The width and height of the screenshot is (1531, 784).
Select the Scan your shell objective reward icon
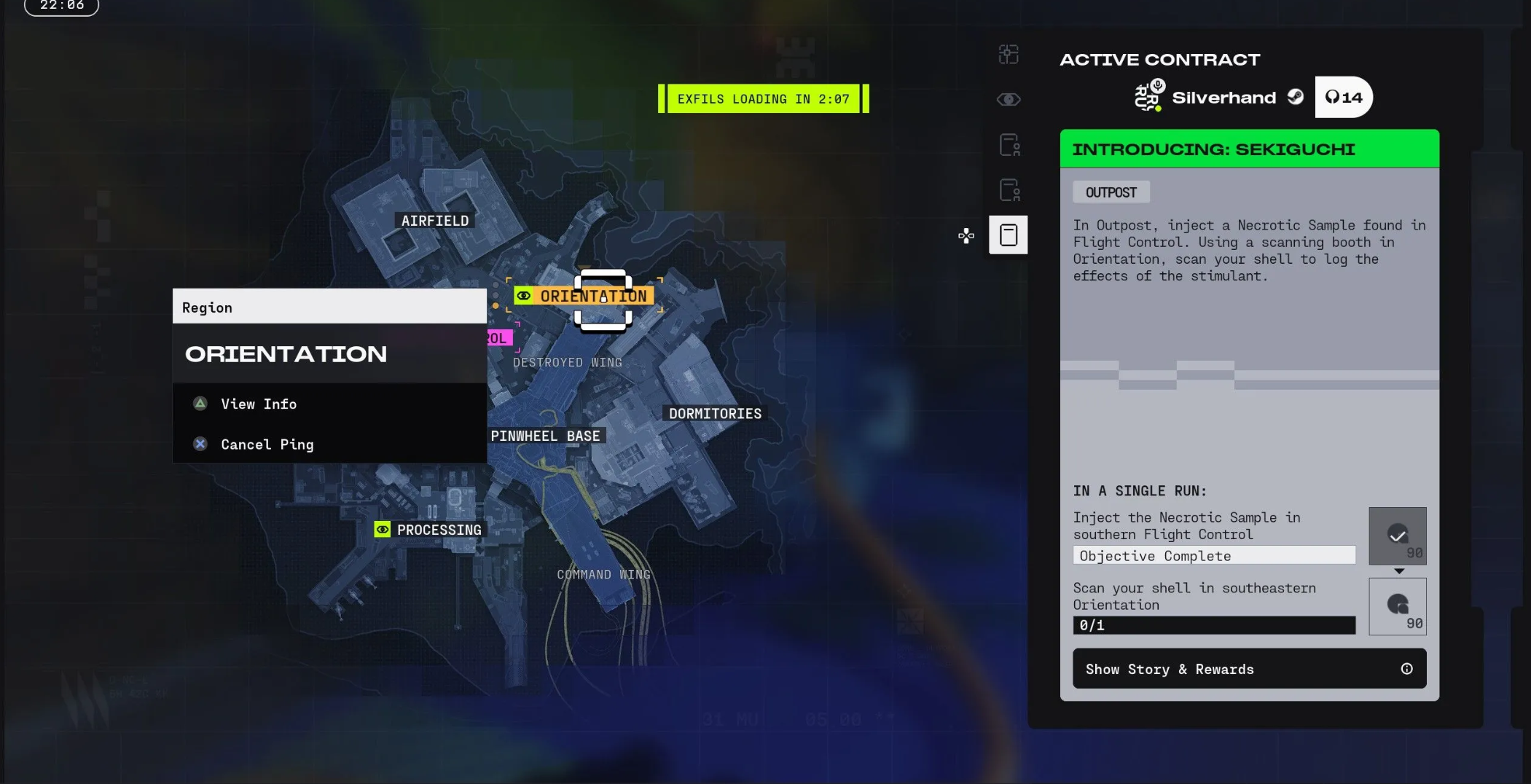pyautogui.click(x=1397, y=606)
